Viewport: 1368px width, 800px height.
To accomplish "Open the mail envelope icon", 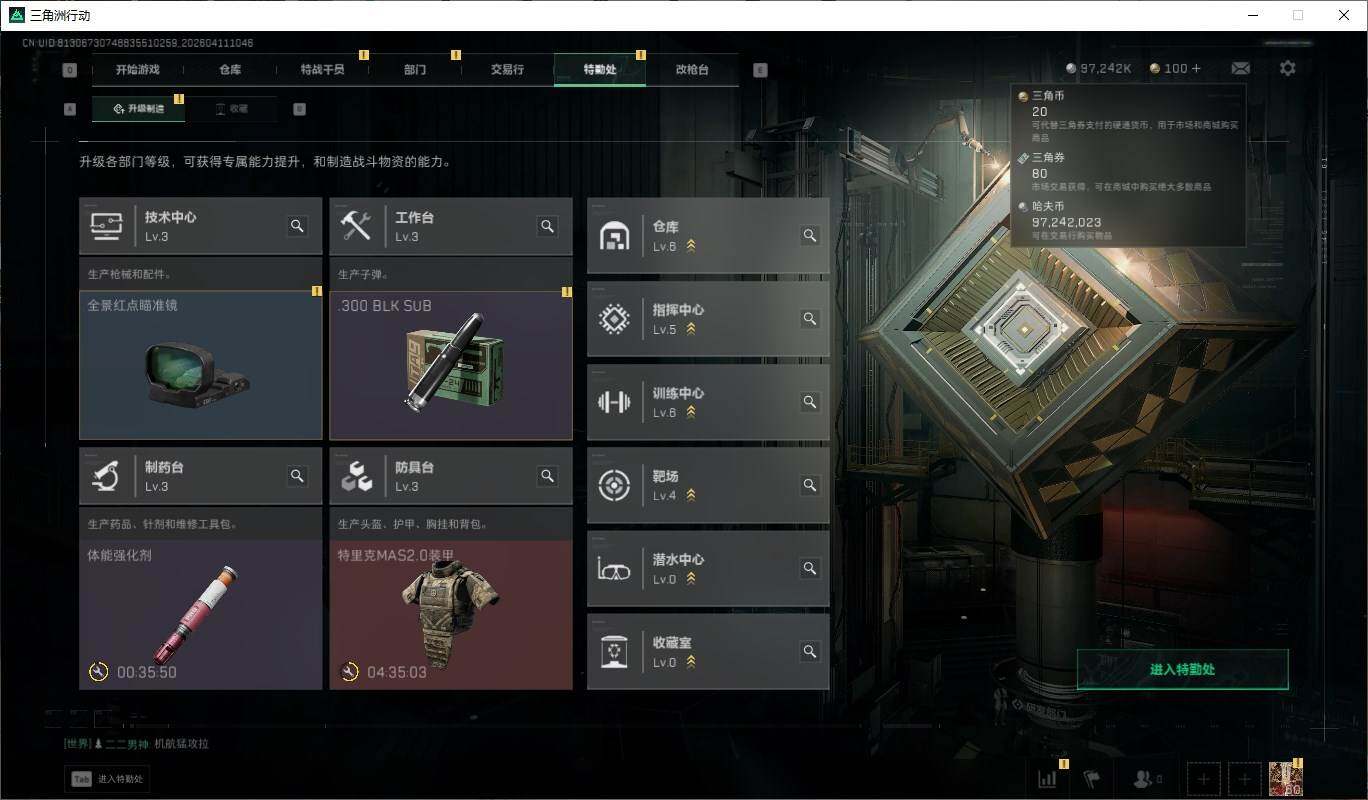I will [x=1240, y=68].
